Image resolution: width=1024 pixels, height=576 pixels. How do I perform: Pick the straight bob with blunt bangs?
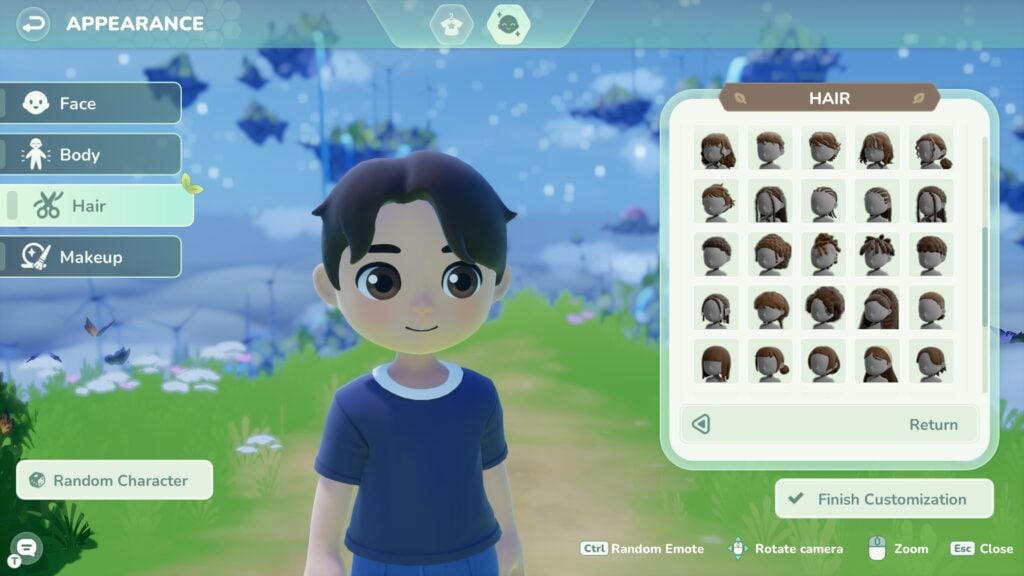pos(716,361)
